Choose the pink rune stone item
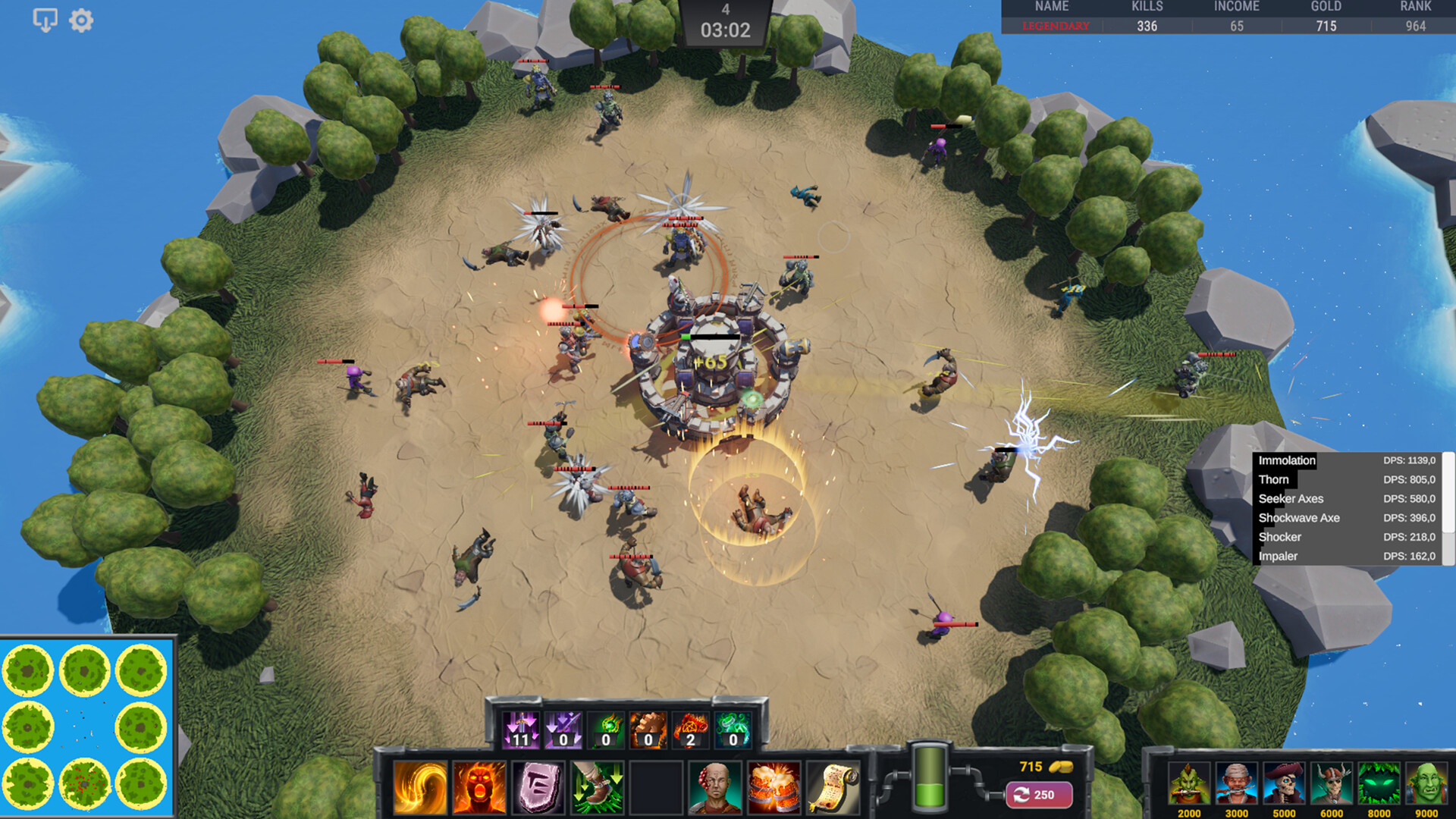This screenshot has width=1456, height=819. tap(538, 788)
